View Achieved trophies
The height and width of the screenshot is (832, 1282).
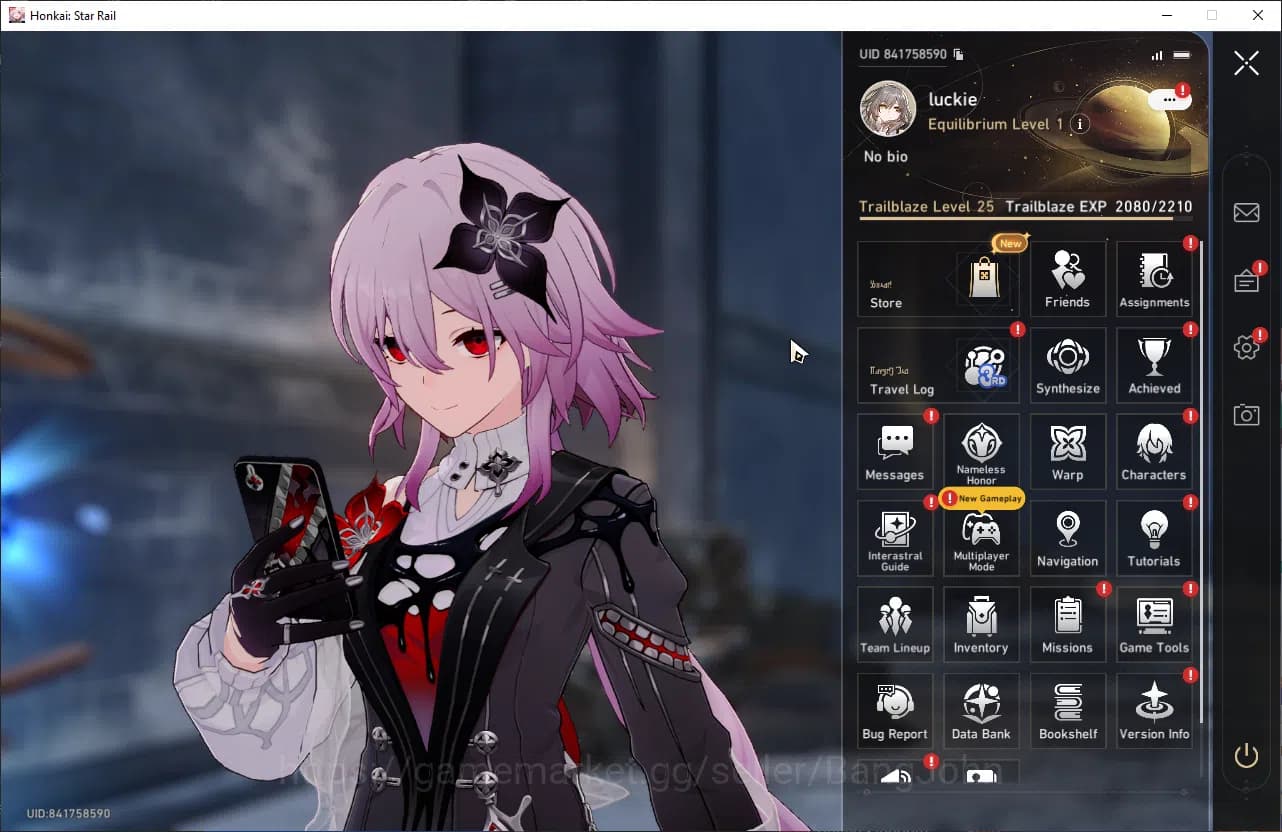tap(1154, 364)
